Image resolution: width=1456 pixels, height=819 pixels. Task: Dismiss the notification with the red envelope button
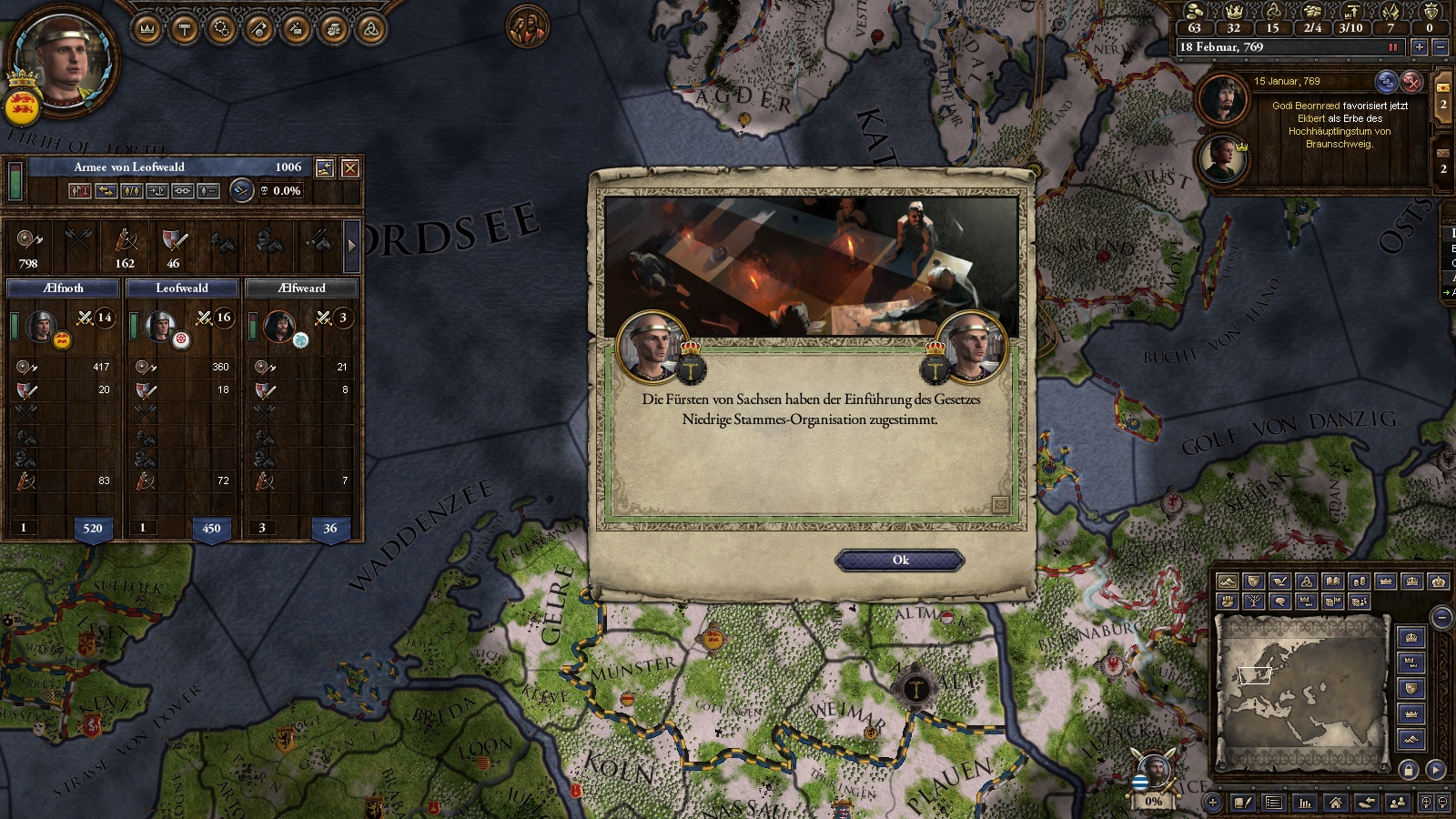pyautogui.click(x=1411, y=82)
